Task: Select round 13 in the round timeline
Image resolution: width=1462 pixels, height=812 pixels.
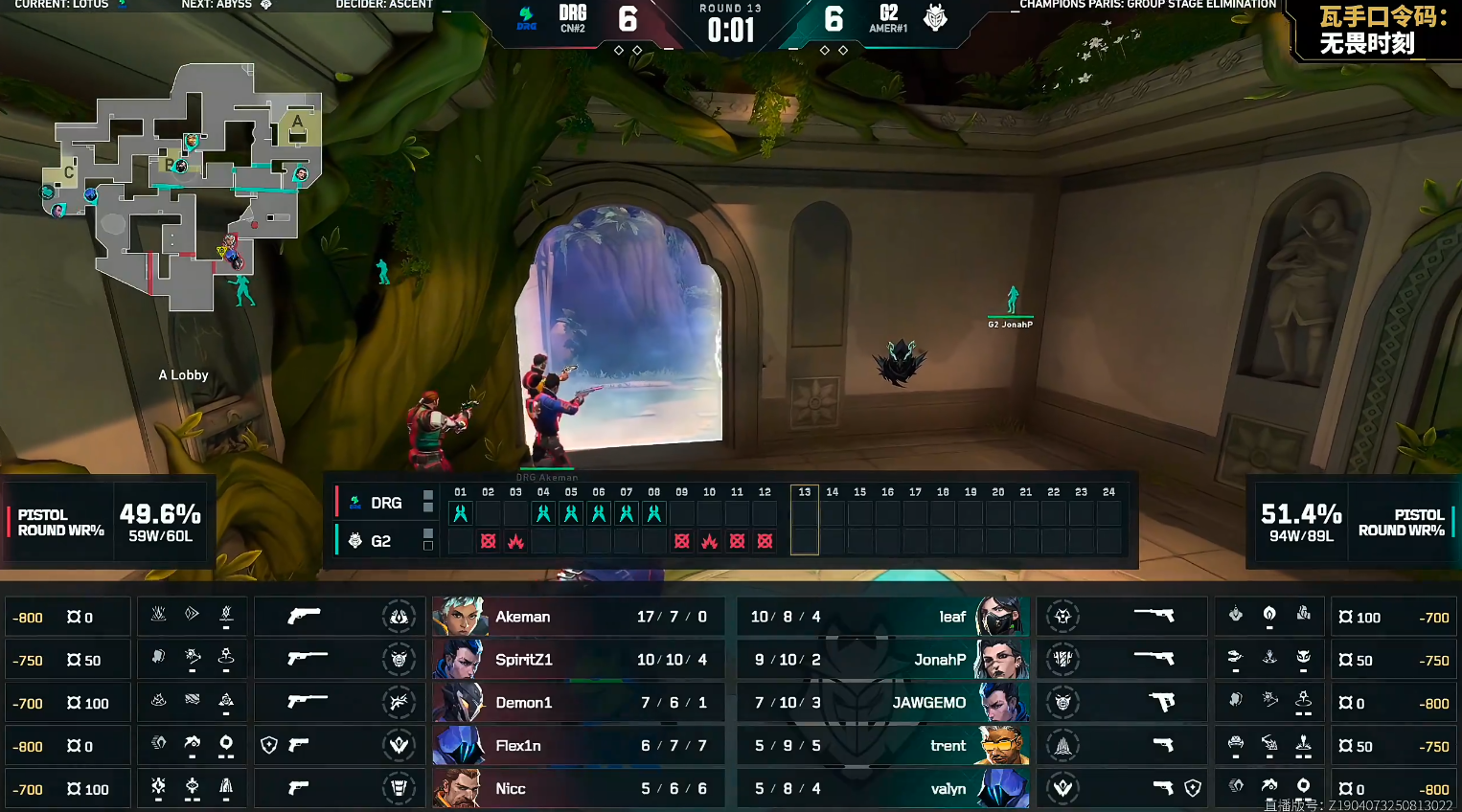Action: [805, 520]
